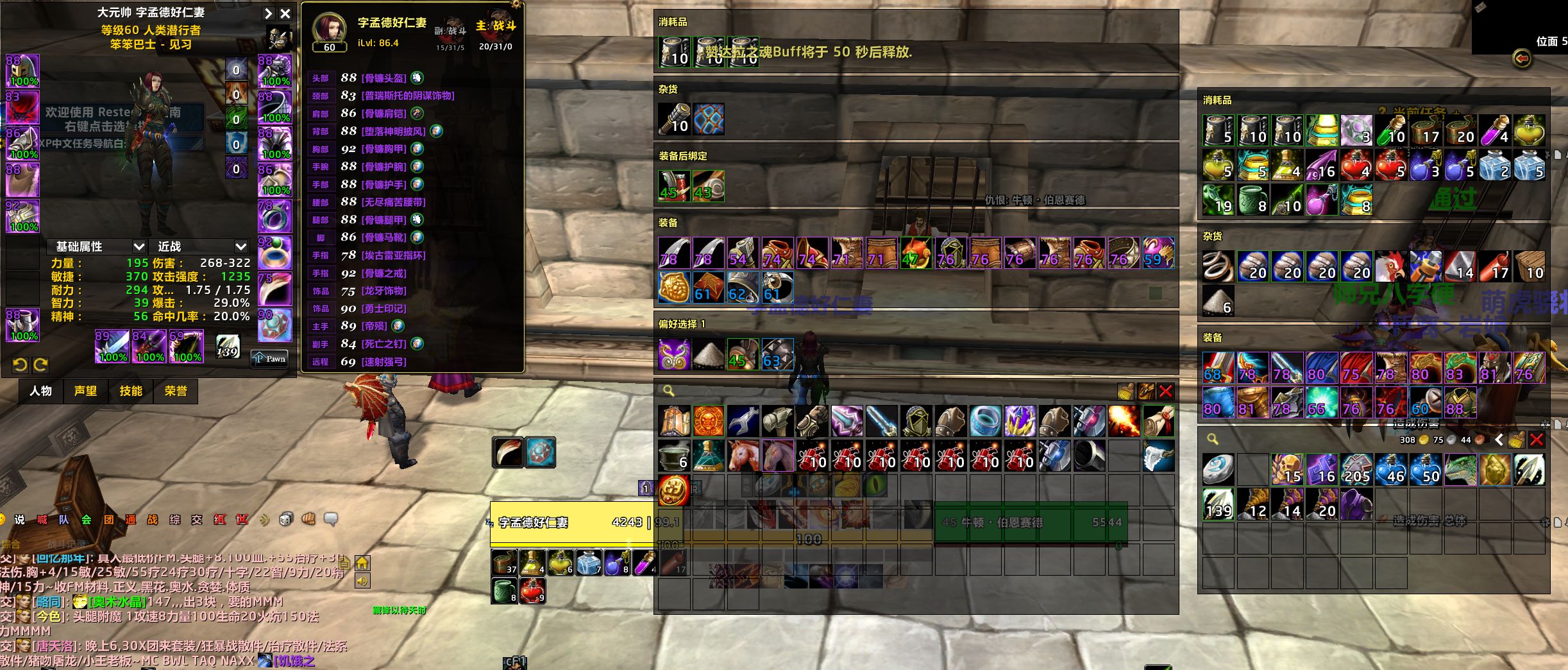1568x670 pixels.
Task: Click the Pawn button
Action: coord(269,358)
